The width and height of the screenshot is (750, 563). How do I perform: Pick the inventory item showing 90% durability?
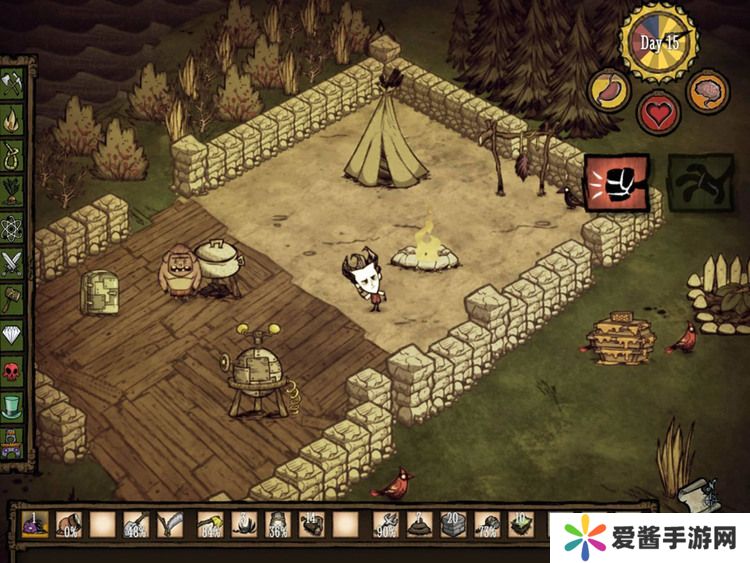pos(385,524)
